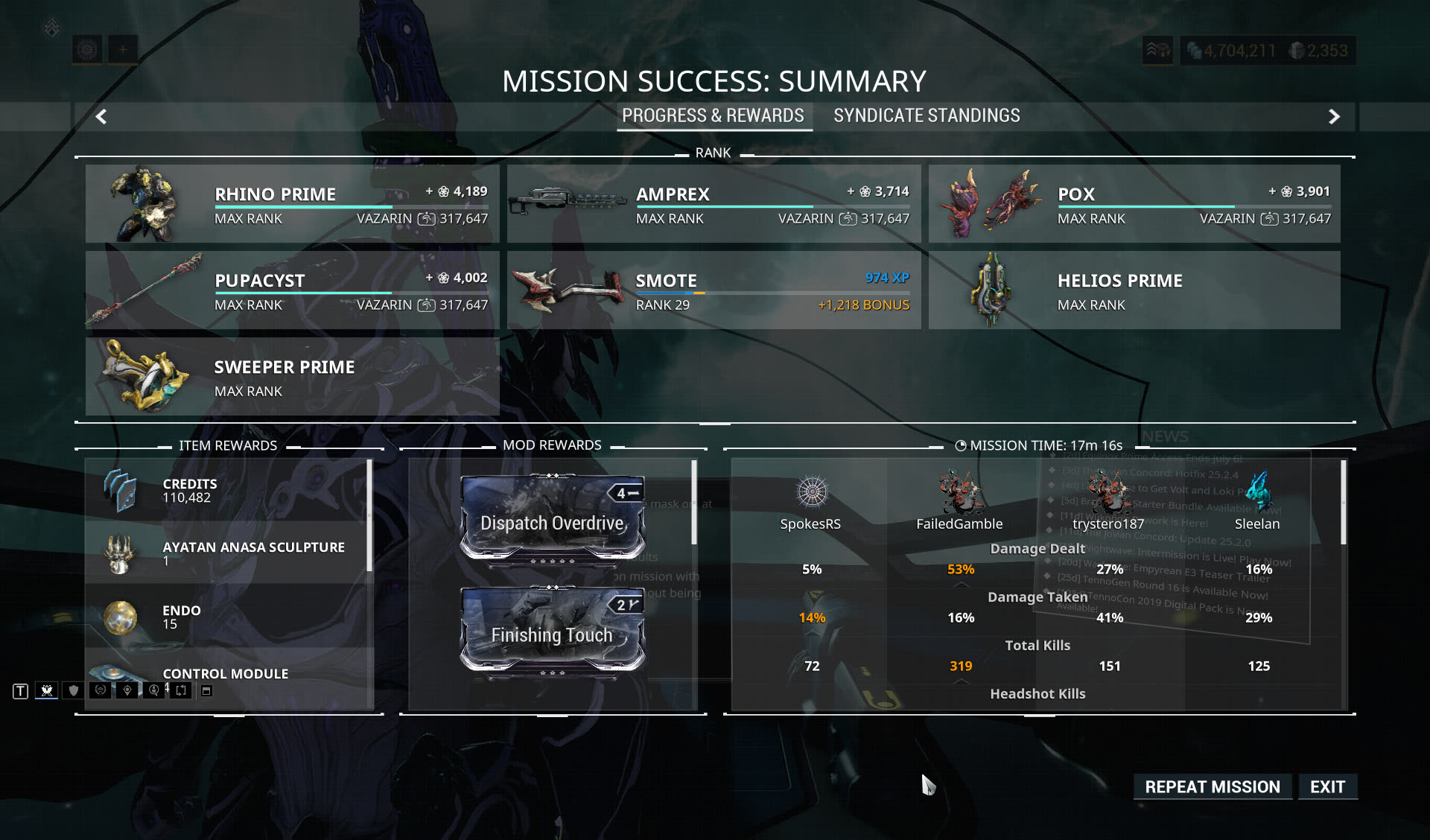Click the Sleelan player avatar

coord(1257,491)
